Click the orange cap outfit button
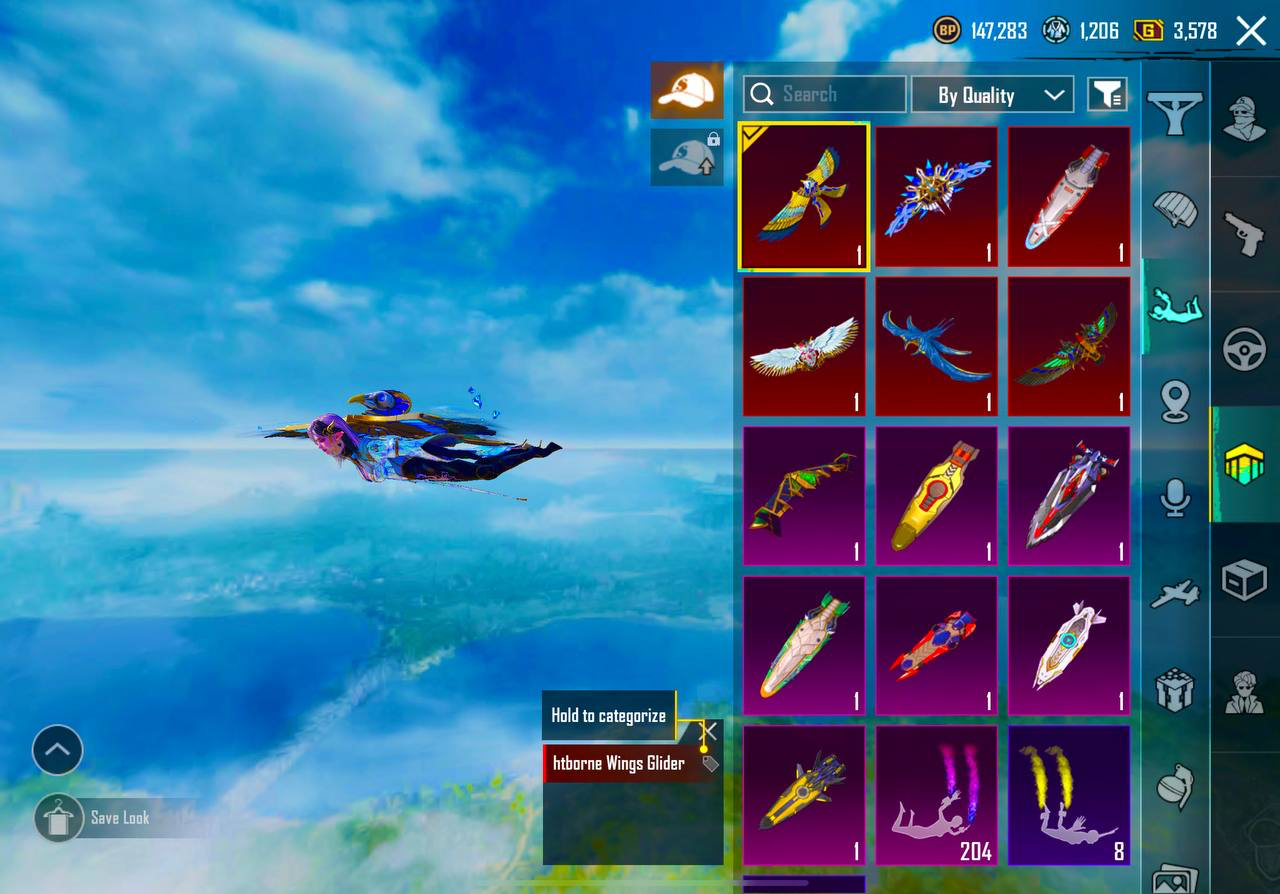1280x894 pixels. tap(687, 91)
